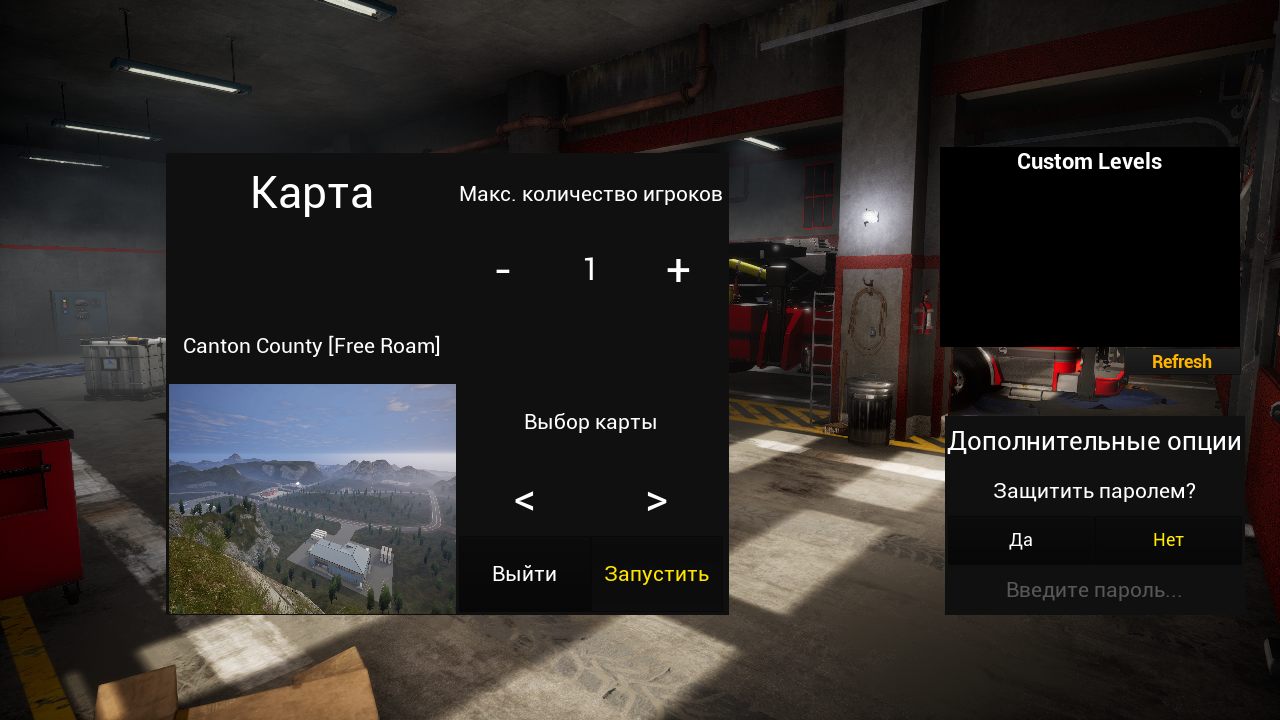Focus the Введите пароль password field
The image size is (1280, 720).
tap(1094, 590)
